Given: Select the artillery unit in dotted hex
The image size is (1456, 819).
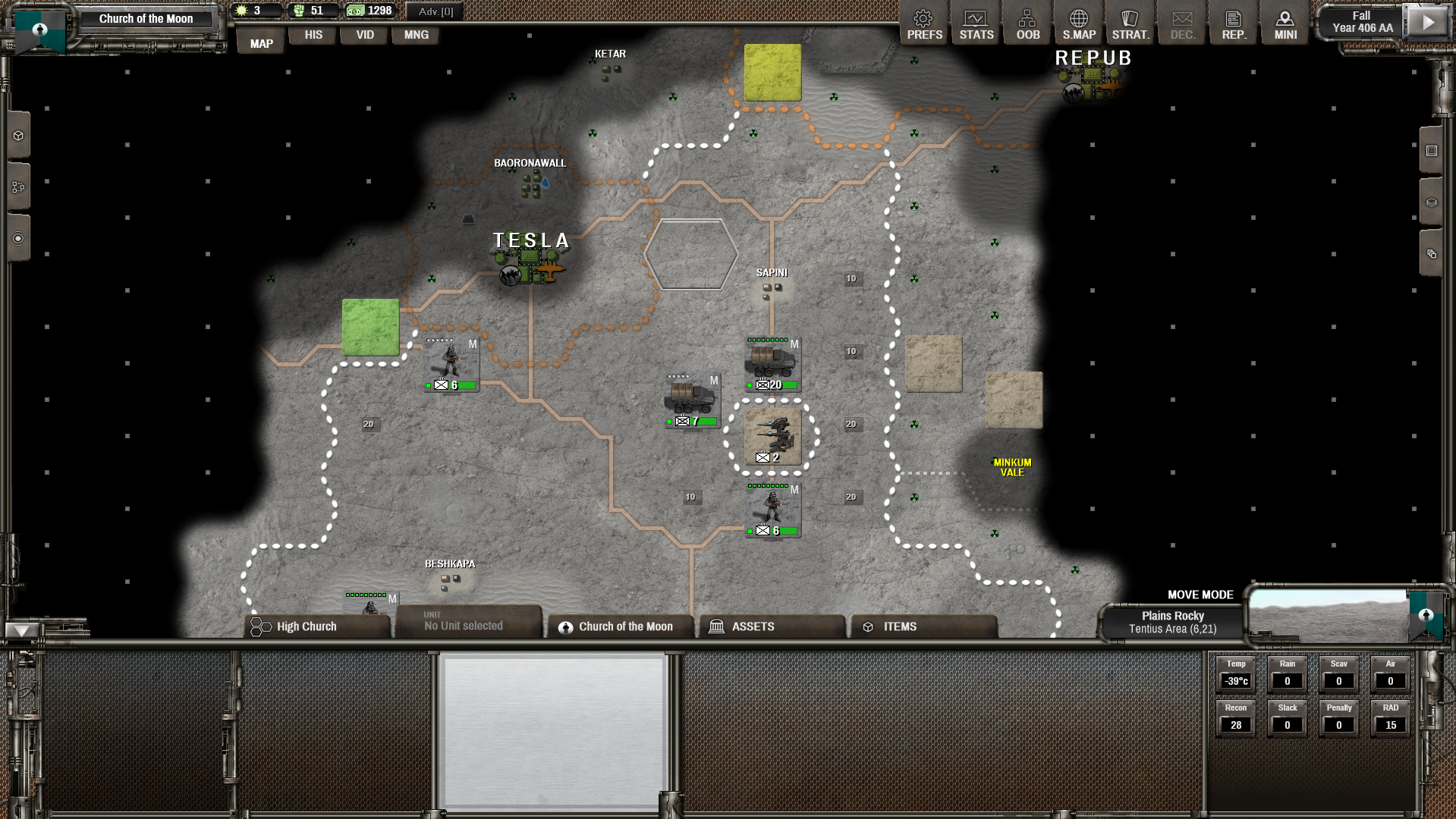Looking at the screenshot, I should (772, 437).
